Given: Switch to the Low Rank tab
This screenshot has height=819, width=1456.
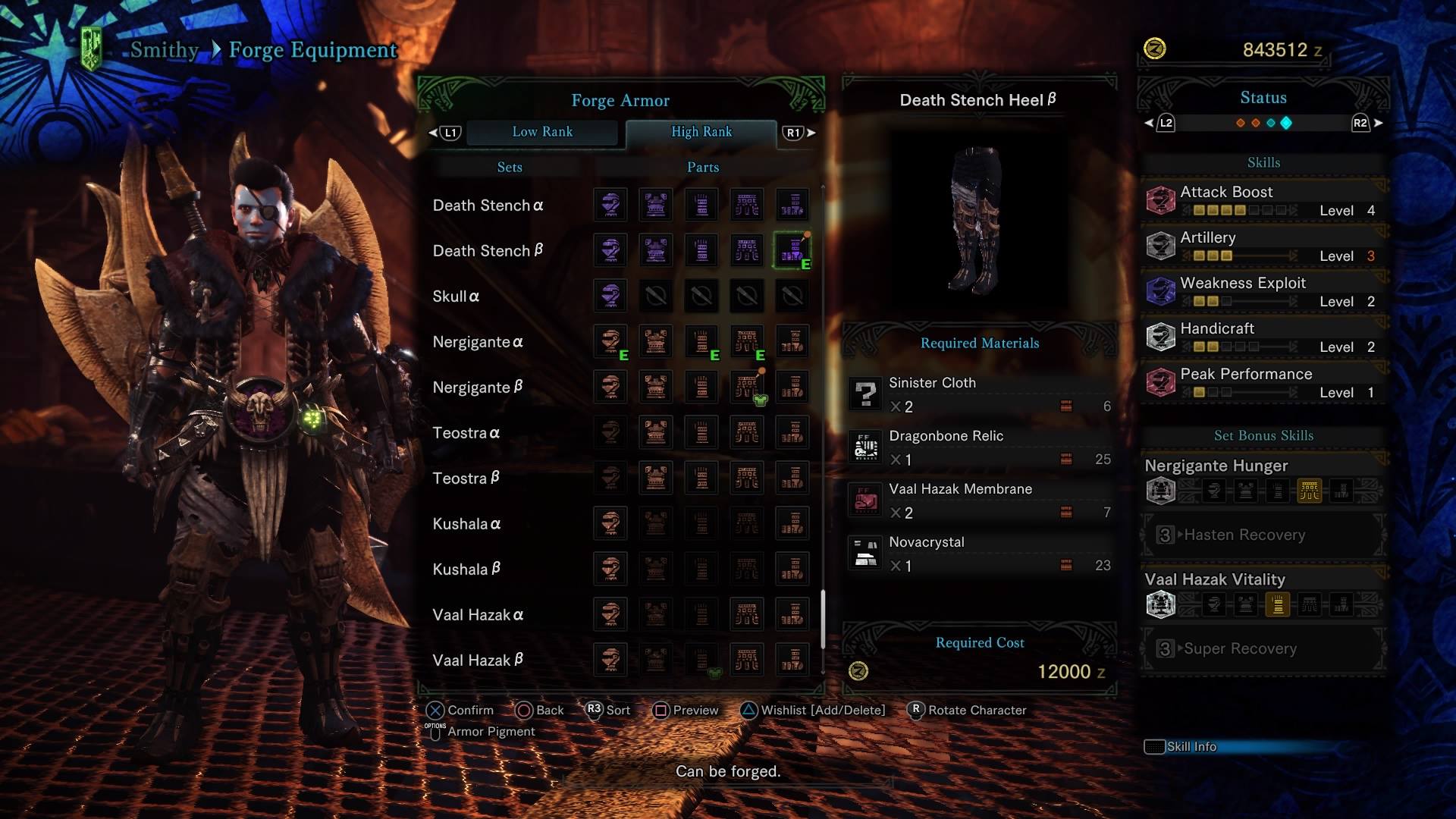Looking at the screenshot, I should point(543,132).
